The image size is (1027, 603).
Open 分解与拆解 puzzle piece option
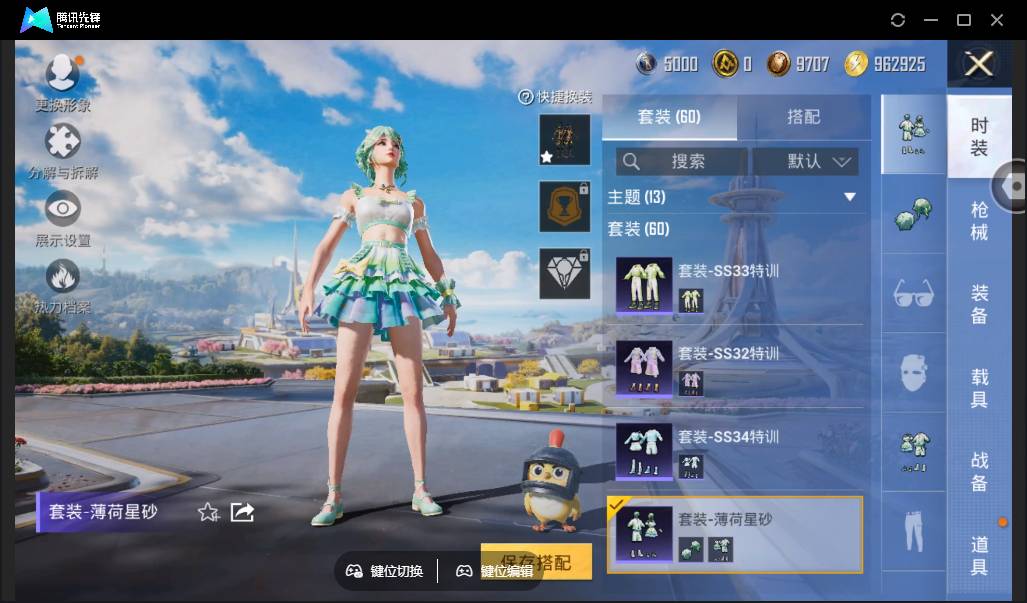(63, 142)
